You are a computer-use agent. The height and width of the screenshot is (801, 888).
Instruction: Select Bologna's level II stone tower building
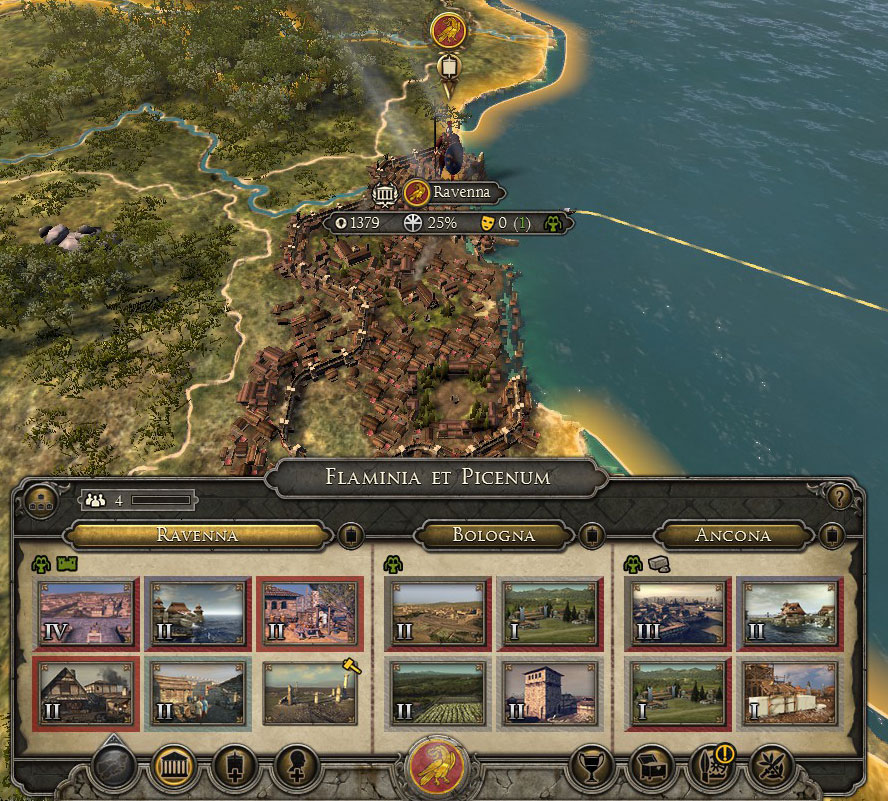(550, 692)
